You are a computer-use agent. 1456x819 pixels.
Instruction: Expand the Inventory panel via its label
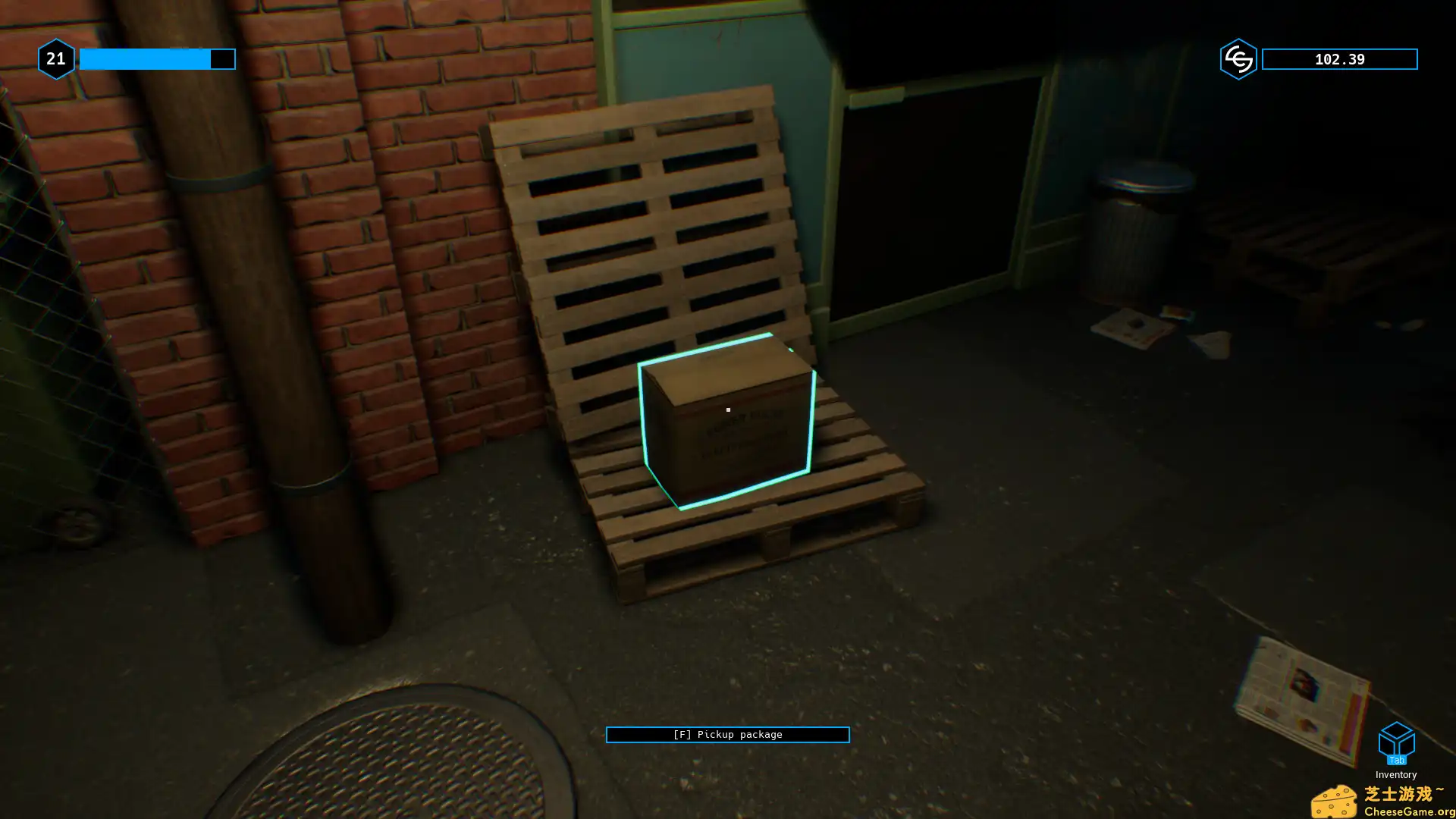[x=1396, y=774]
